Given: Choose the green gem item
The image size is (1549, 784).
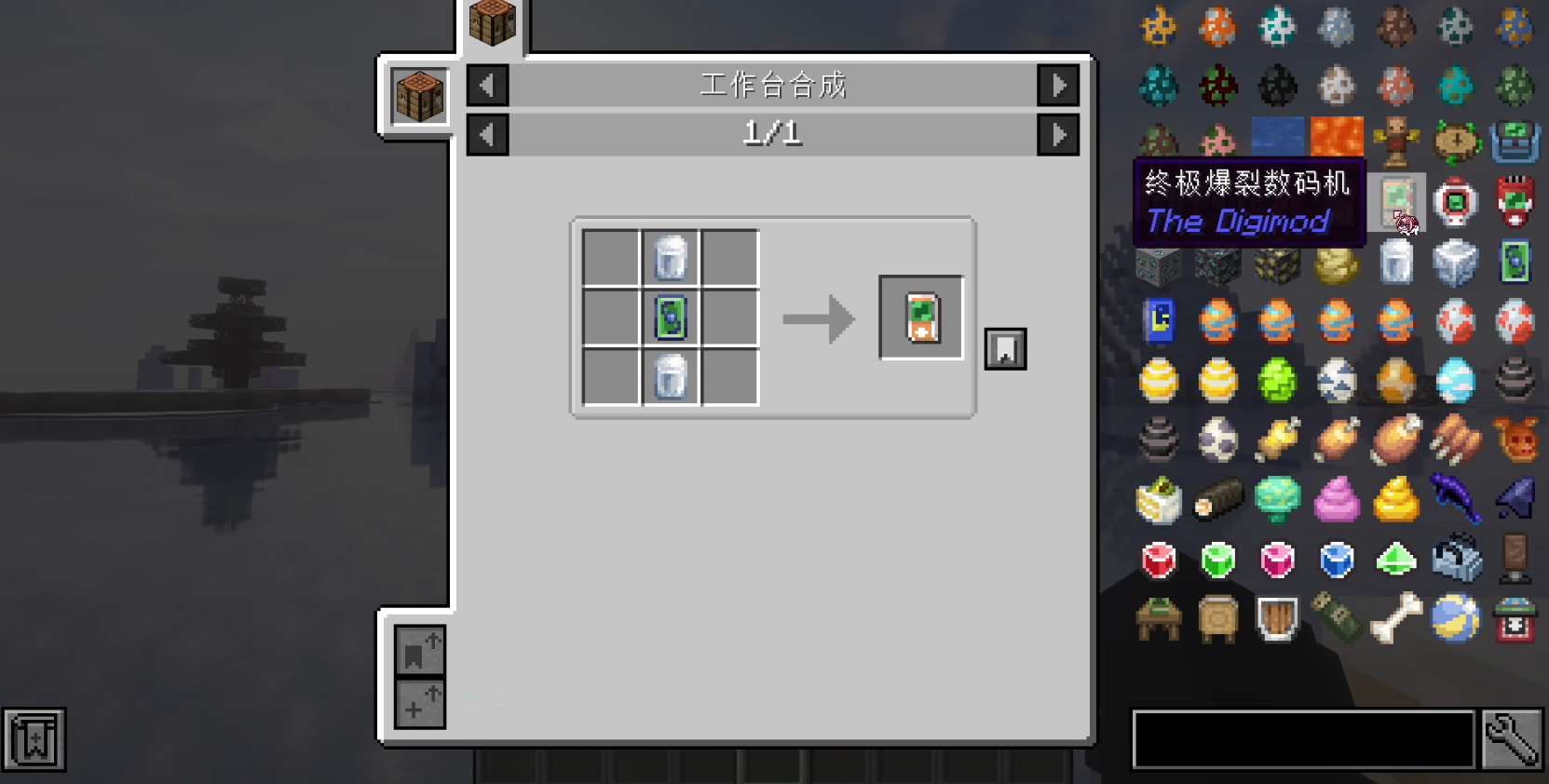Looking at the screenshot, I should pyautogui.click(x=1217, y=560).
